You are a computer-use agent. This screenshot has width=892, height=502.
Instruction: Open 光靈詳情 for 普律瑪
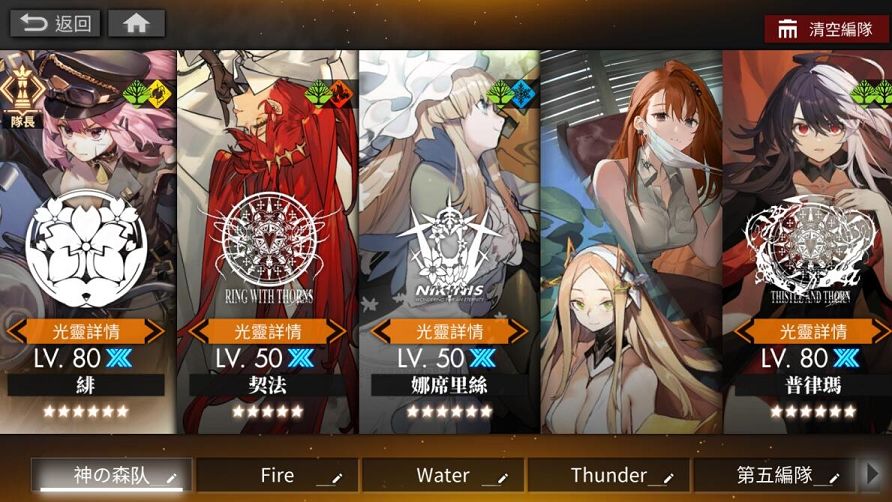point(812,332)
